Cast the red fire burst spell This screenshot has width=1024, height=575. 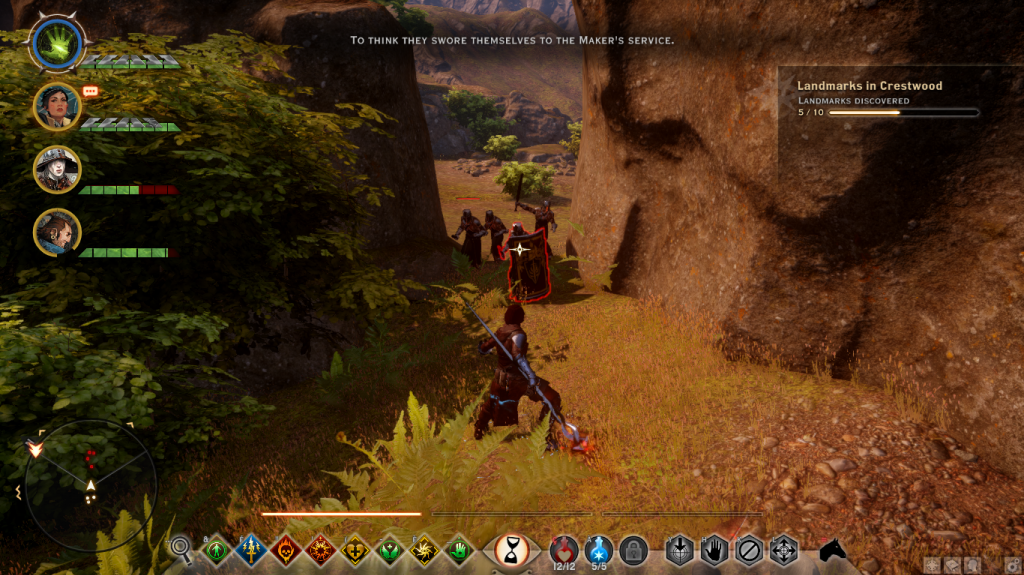click(x=321, y=549)
